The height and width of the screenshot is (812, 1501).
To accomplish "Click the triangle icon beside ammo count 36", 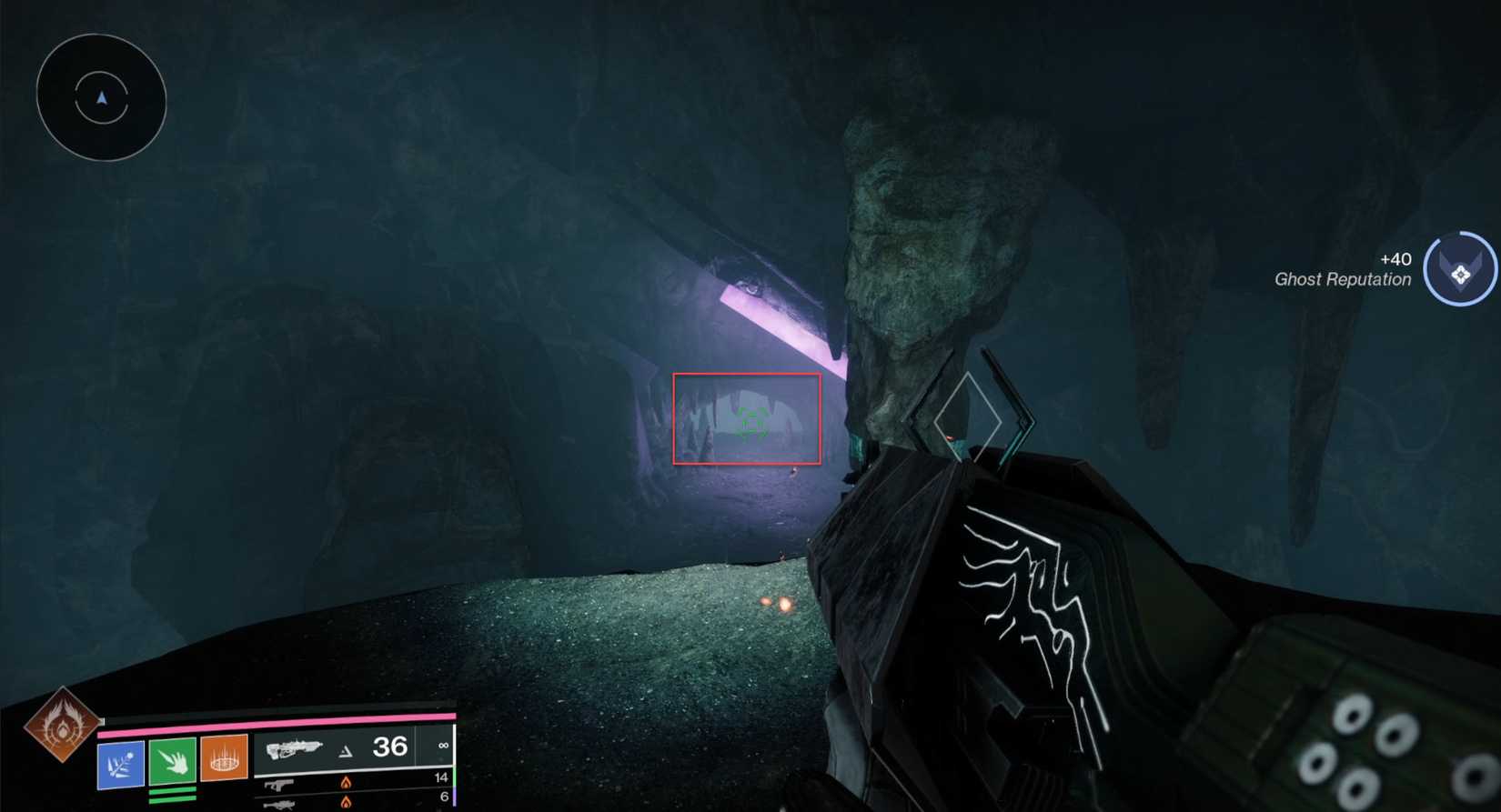I will 347,750.
